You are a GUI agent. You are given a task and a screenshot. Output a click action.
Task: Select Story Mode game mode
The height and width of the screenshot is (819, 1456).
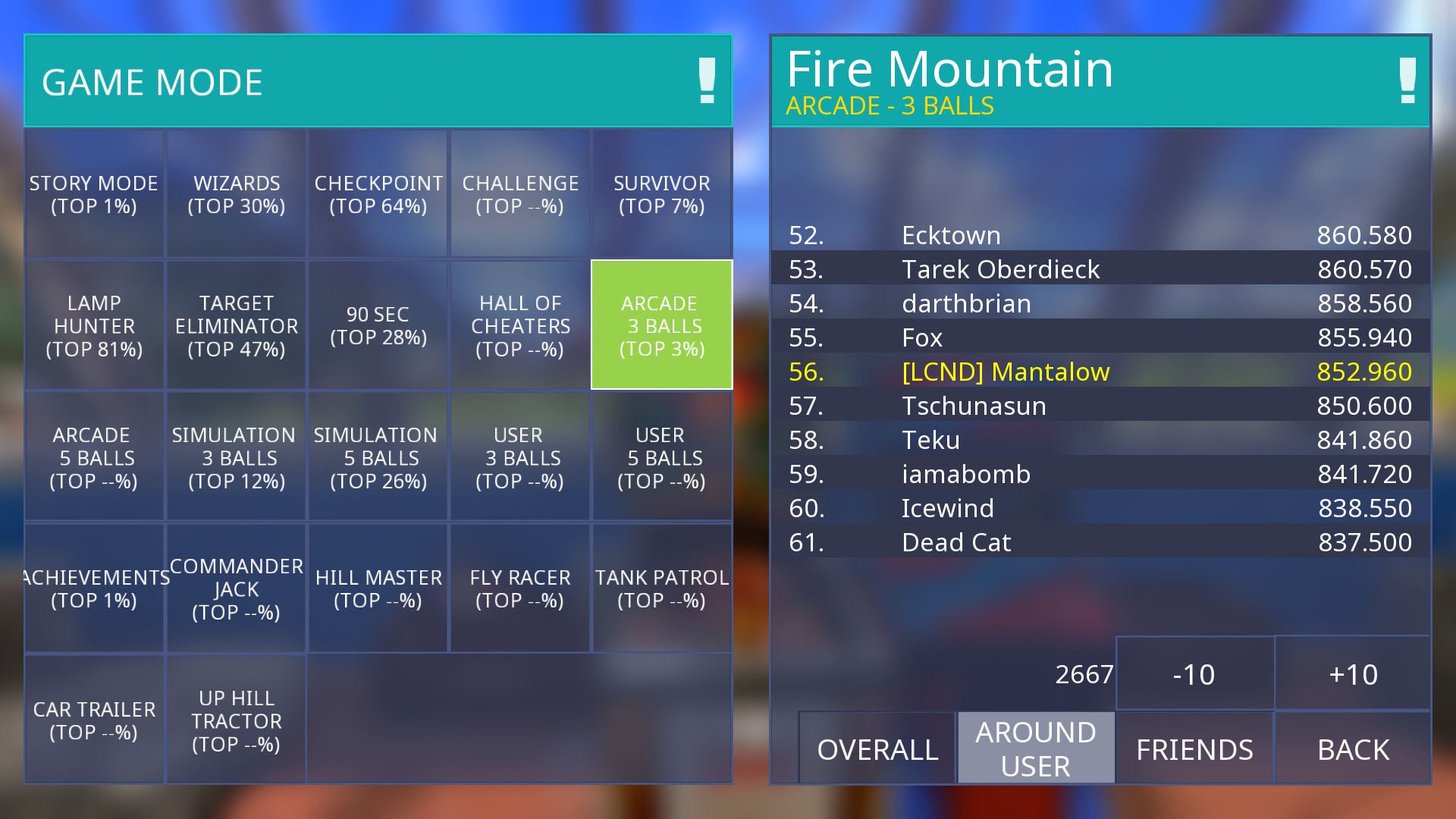[94, 194]
